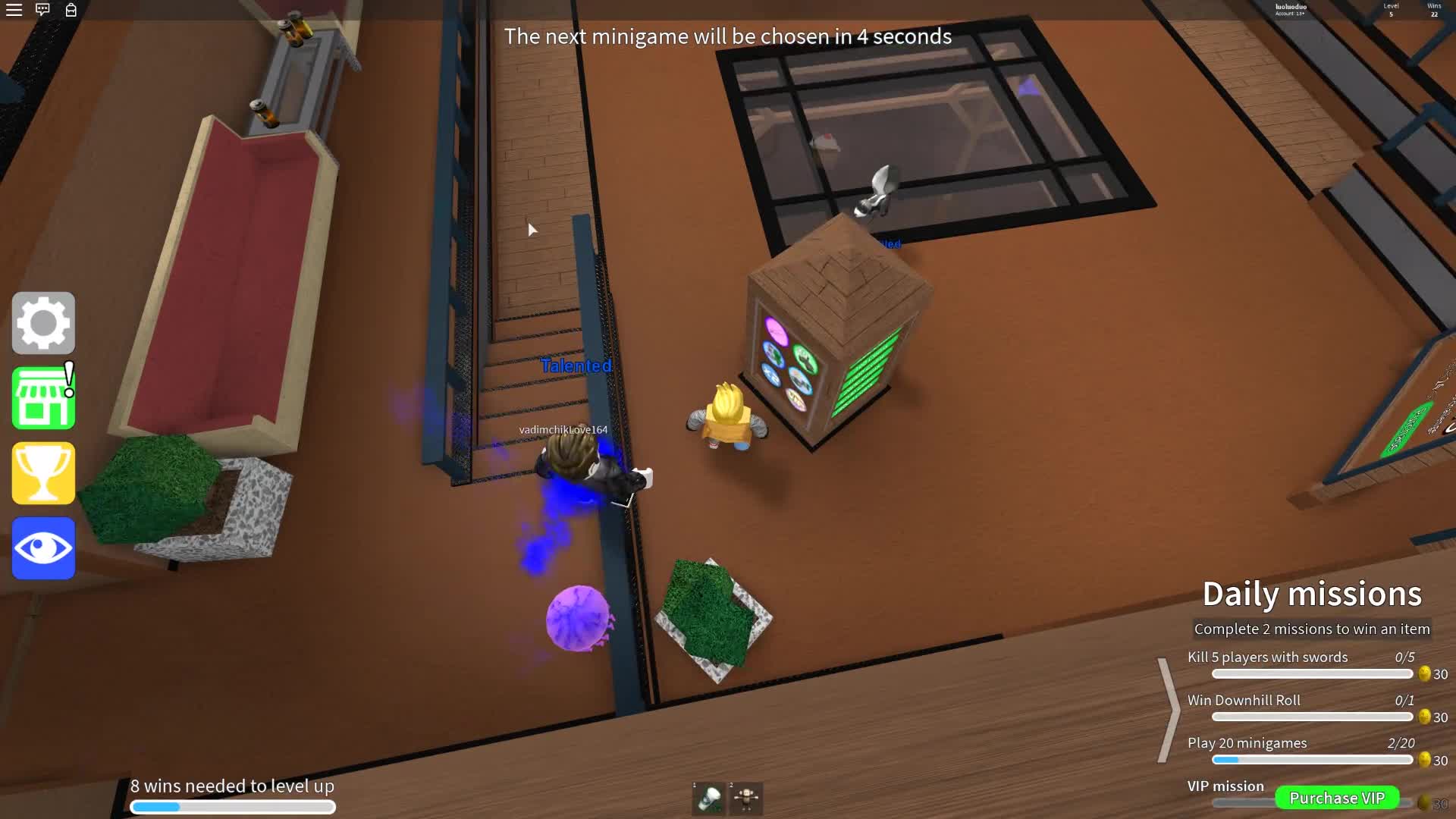Equip the gear in hotbar slot 1

(x=709, y=798)
